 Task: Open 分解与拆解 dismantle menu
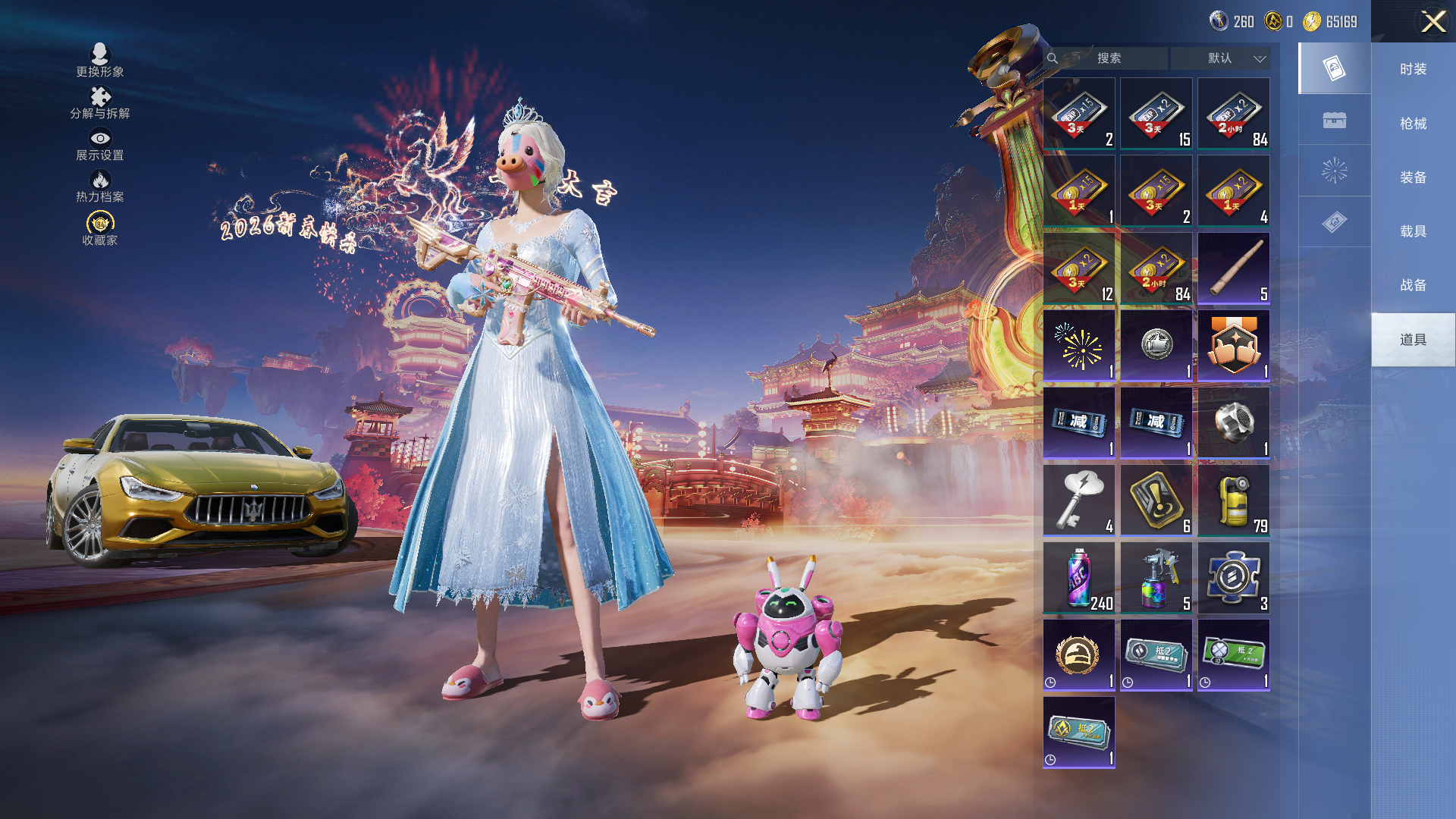coord(100,103)
